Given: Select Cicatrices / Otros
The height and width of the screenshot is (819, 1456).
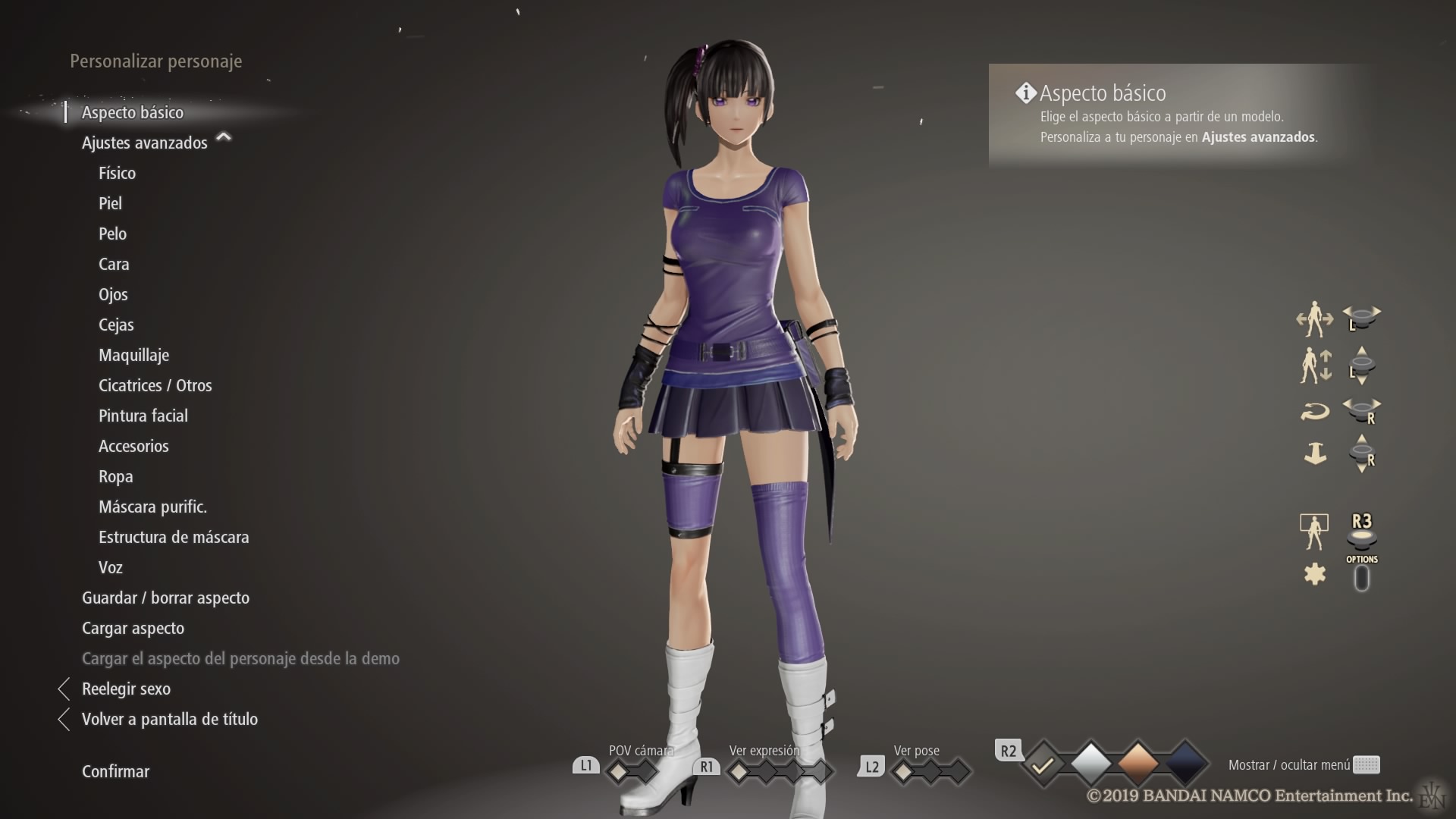Looking at the screenshot, I should click(x=155, y=385).
